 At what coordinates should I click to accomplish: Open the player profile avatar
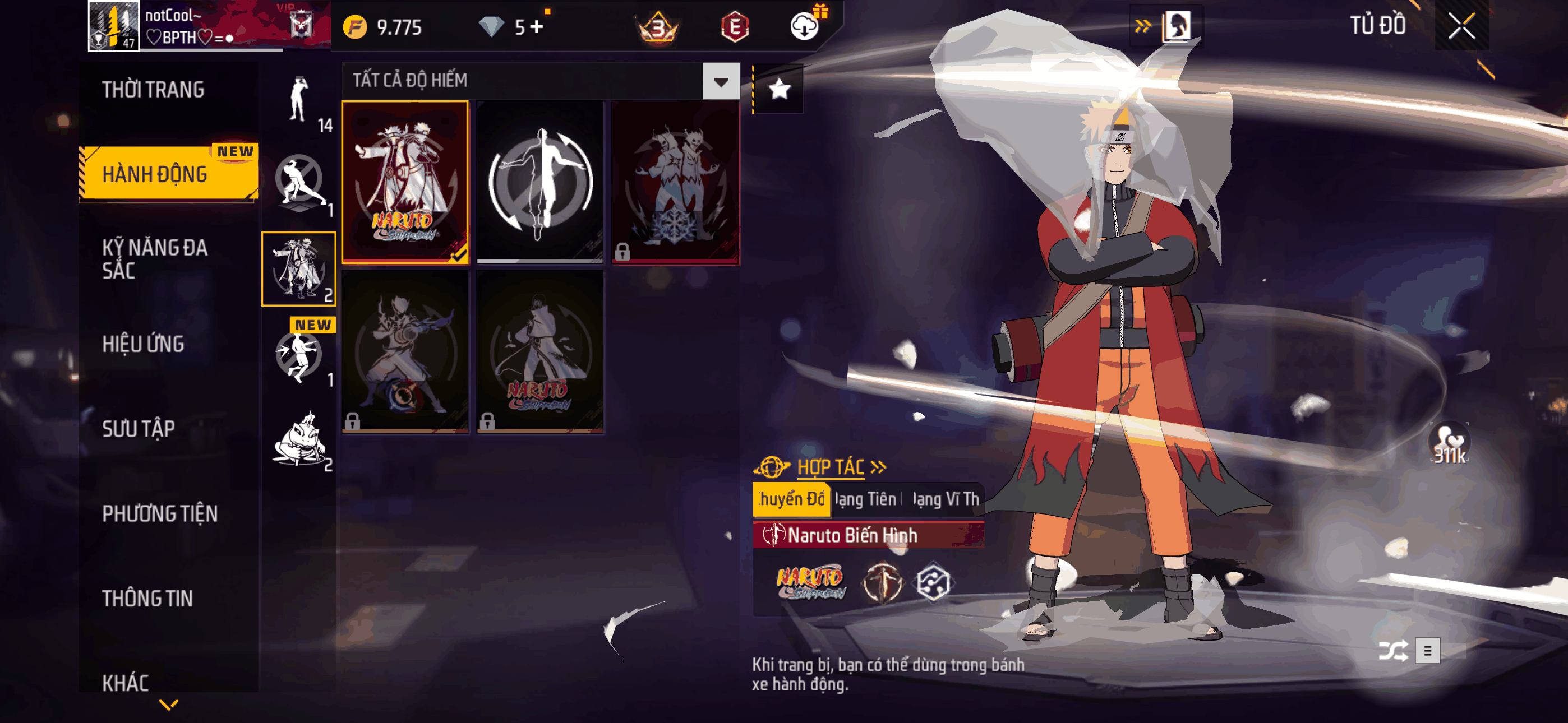[114, 26]
